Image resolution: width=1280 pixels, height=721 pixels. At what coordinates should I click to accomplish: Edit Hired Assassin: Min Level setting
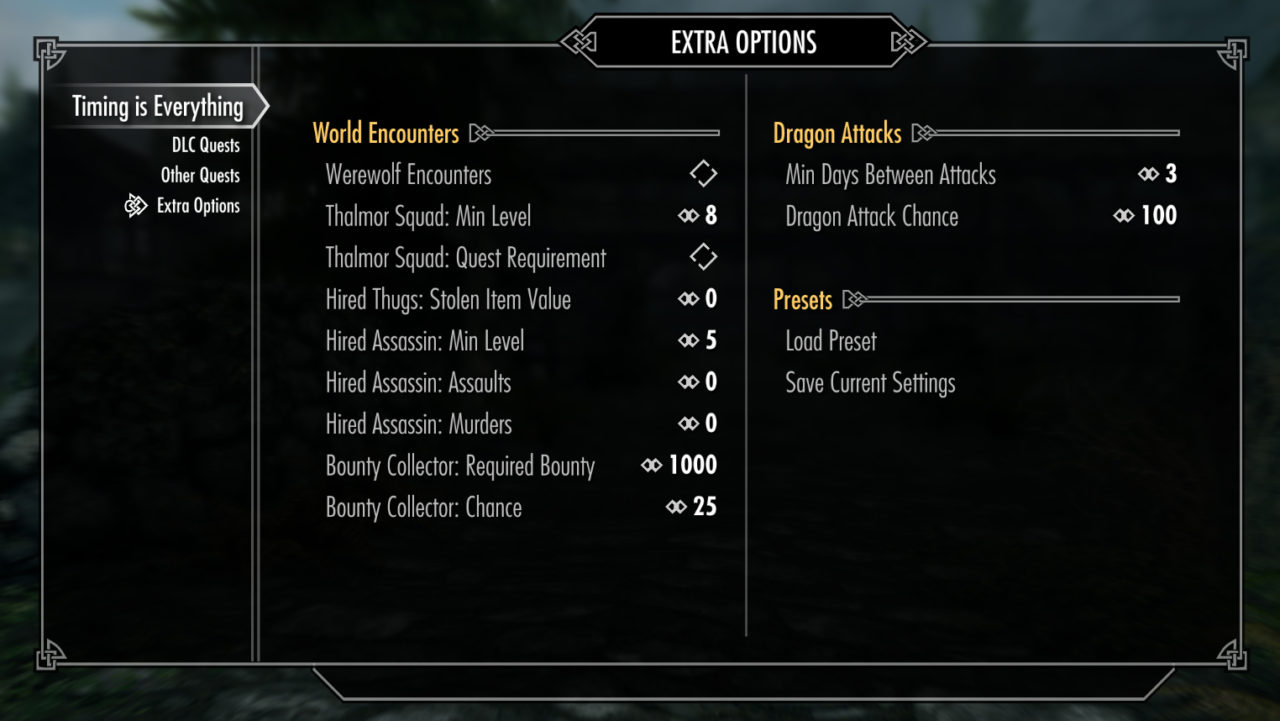698,341
